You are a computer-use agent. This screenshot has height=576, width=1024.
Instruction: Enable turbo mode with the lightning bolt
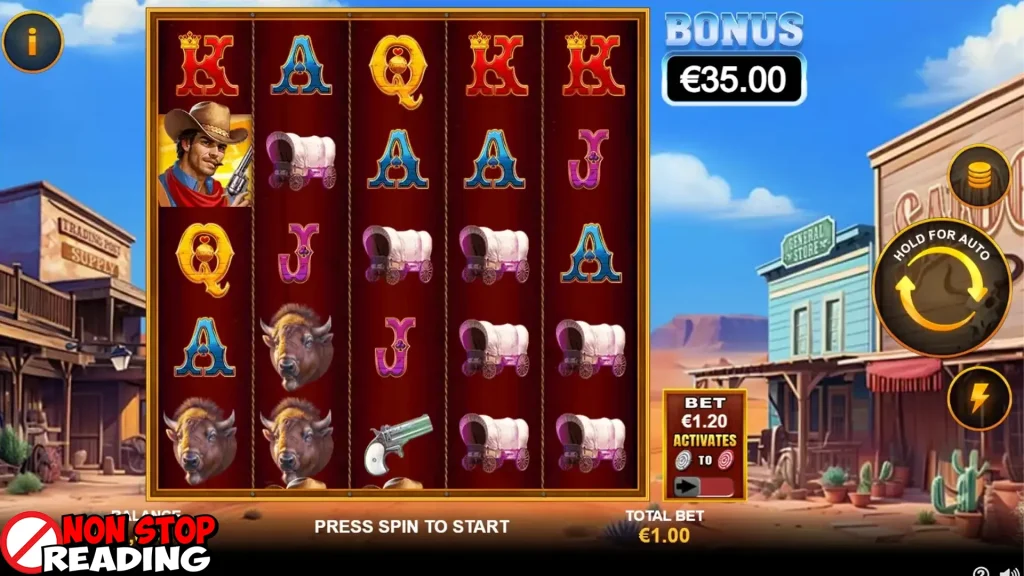[x=979, y=398]
